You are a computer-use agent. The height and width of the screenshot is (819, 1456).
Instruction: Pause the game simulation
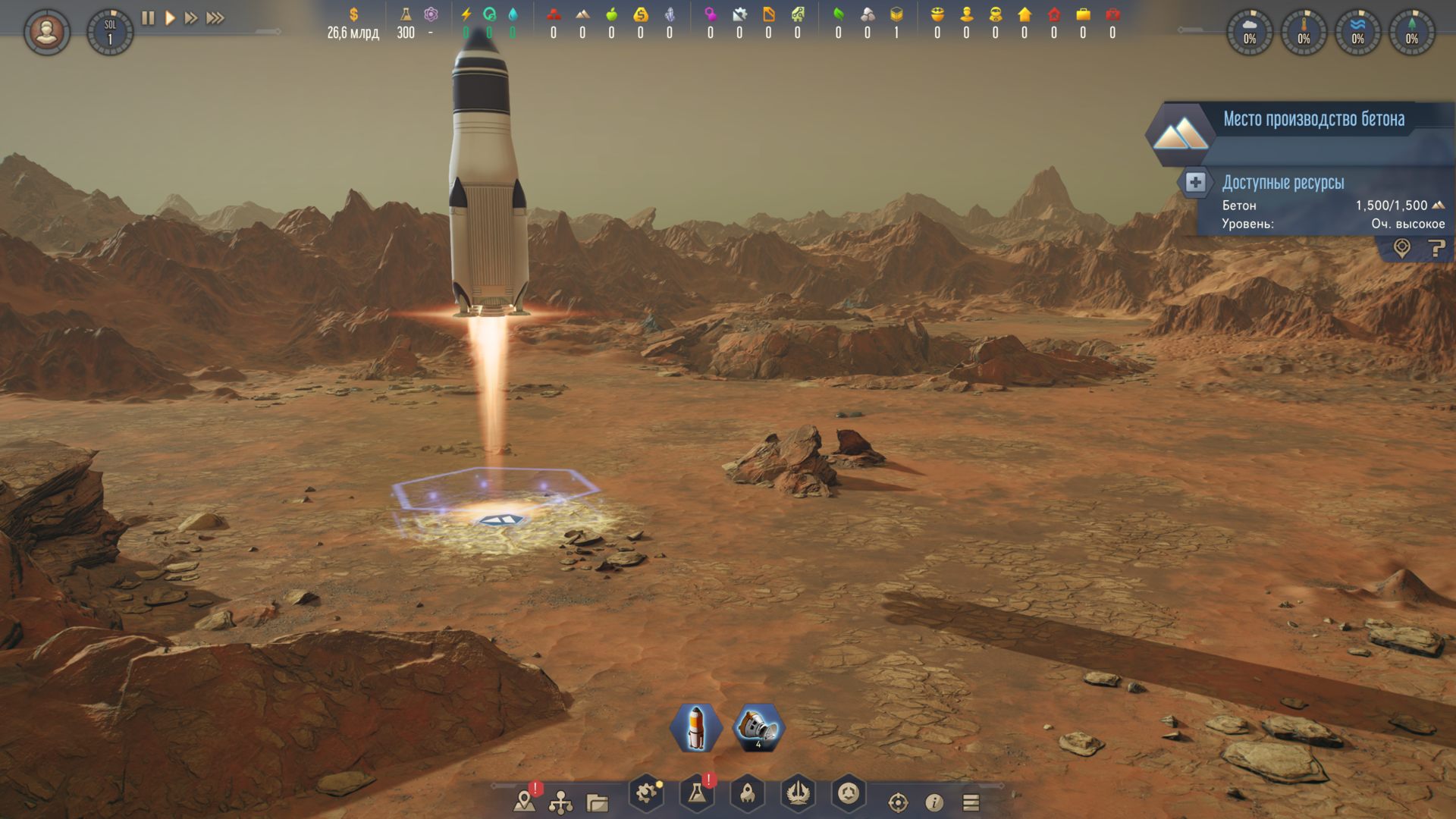[x=148, y=17]
